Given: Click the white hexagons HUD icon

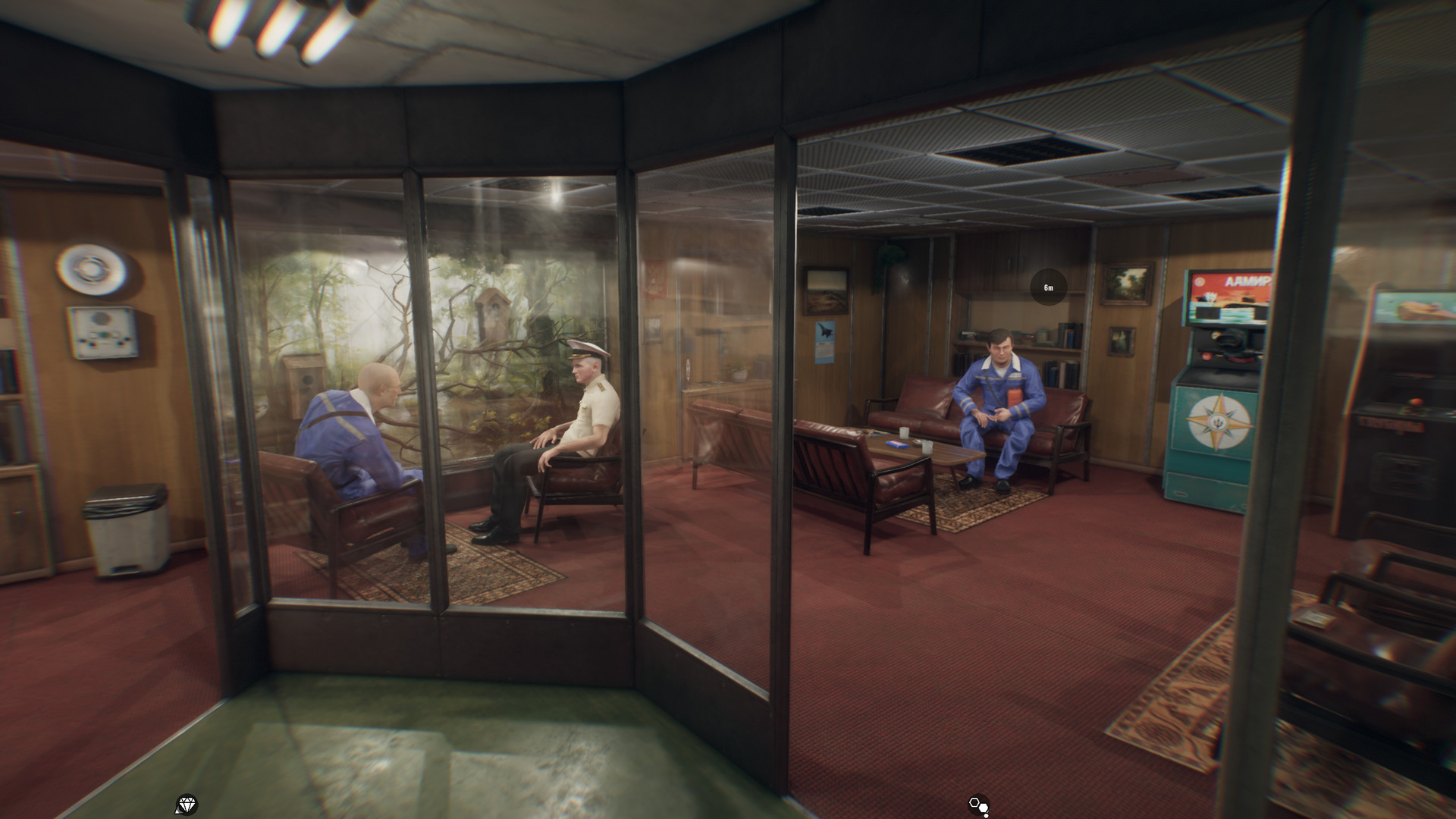Looking at the screenshot, I should [978, 805].
